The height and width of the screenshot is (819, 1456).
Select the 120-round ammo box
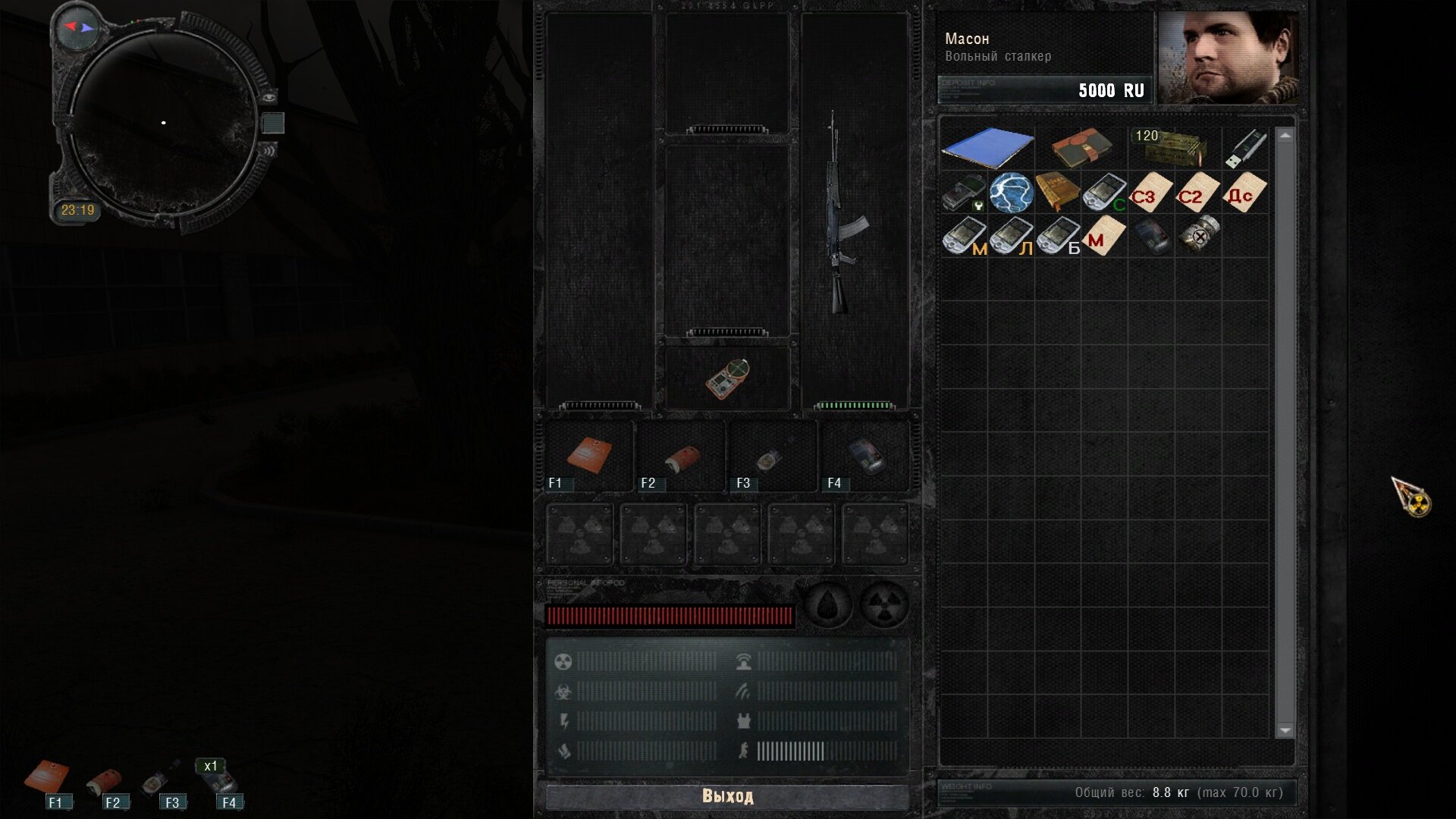1172,147
